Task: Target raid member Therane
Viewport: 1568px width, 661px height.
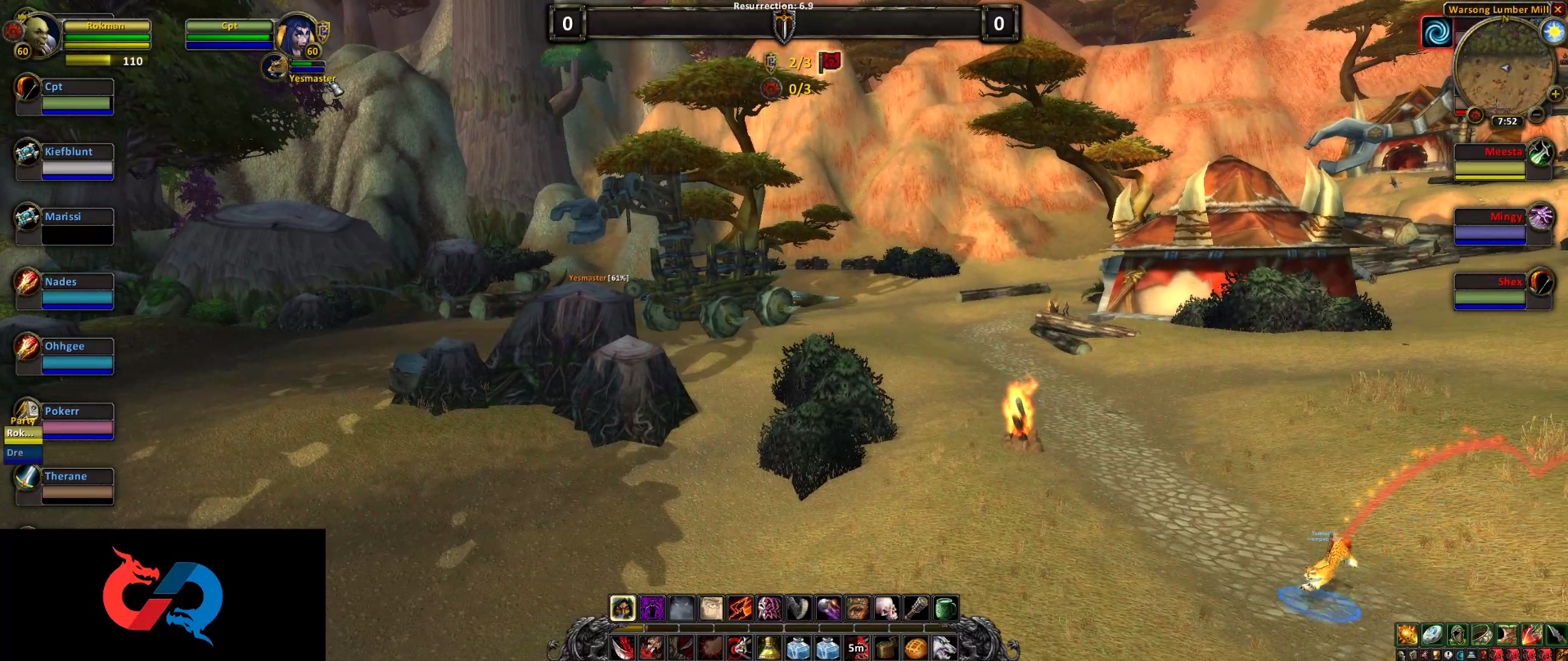Action: tap(77, 485)
